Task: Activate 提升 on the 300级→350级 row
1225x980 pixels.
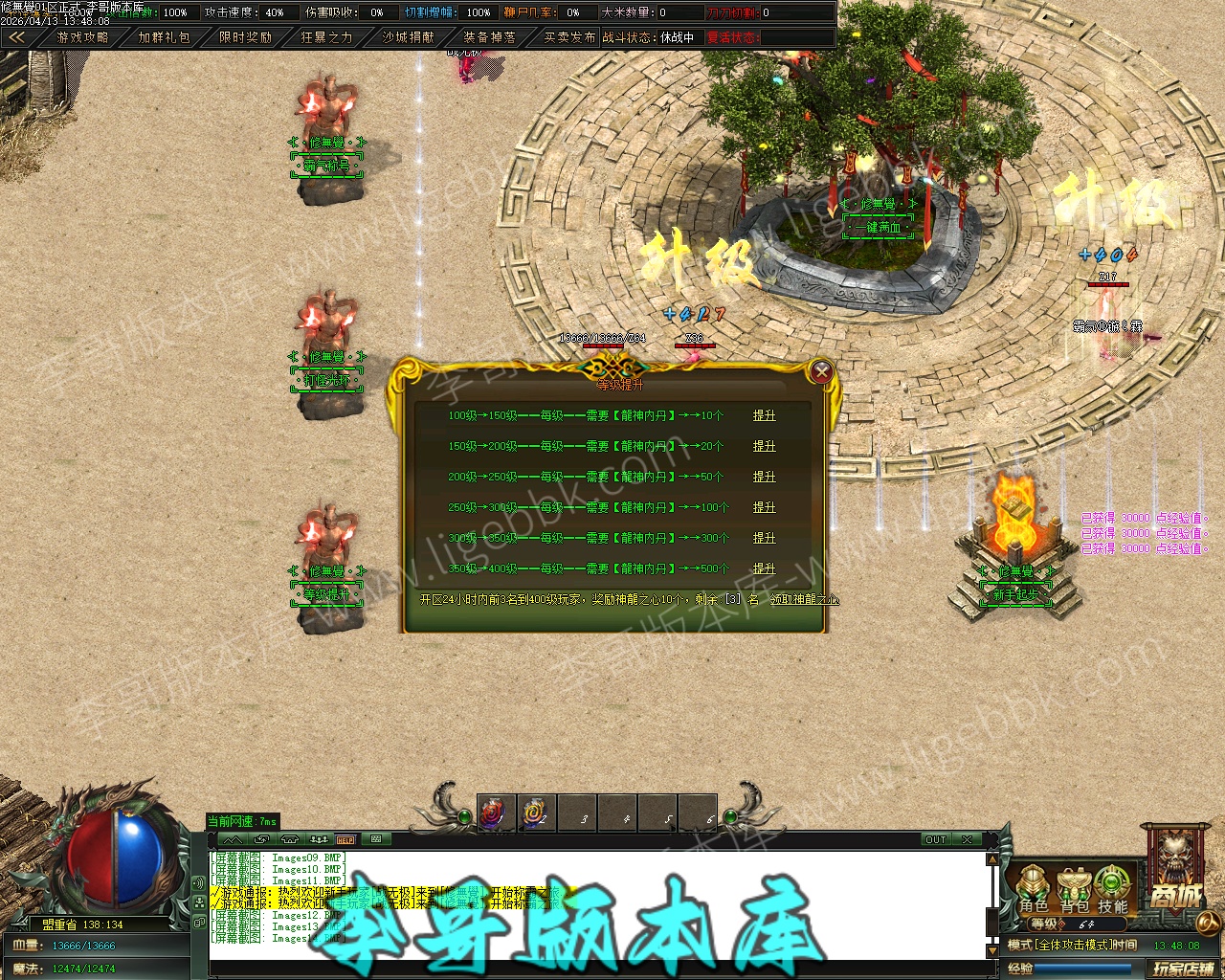Action: (x=764, y=538)
